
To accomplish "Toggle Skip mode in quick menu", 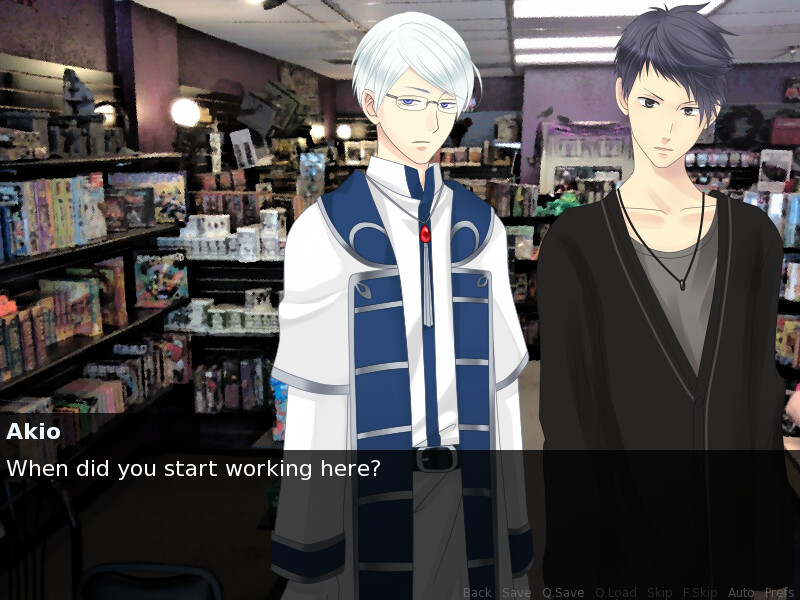I will click(x=660, y=593).
